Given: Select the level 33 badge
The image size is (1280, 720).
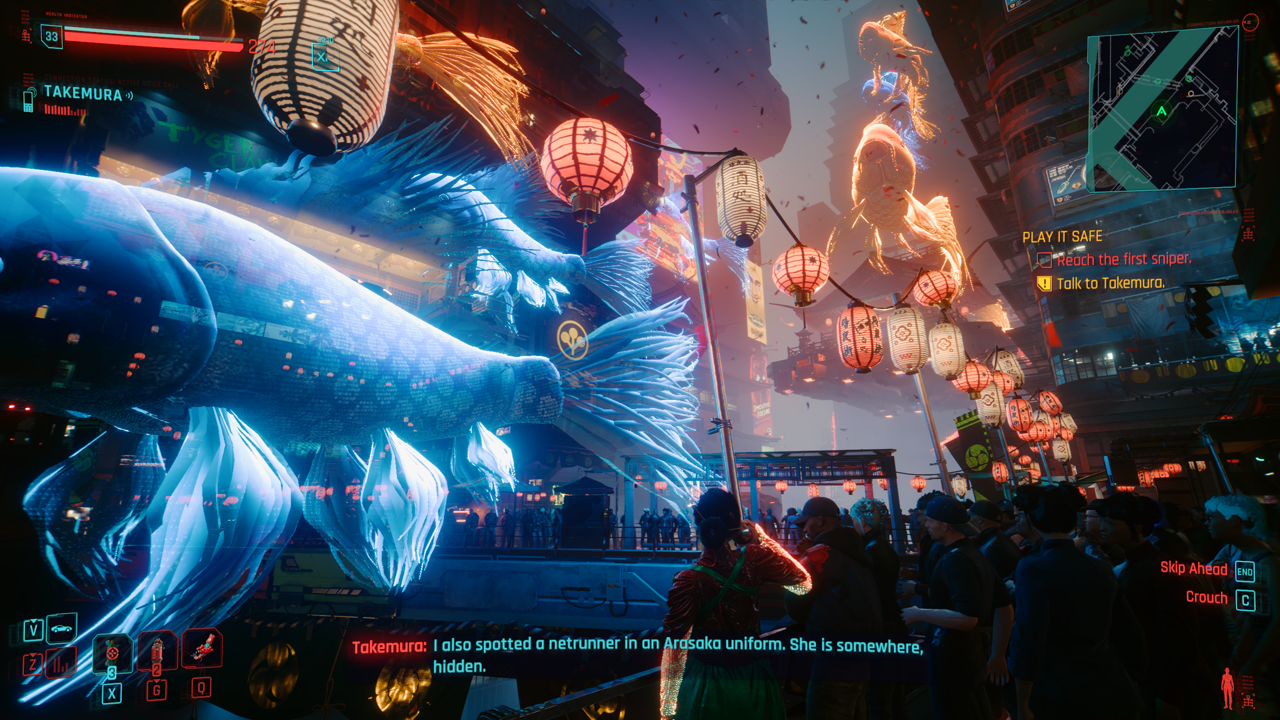Looking at the screenshot, I should point(51,36).
